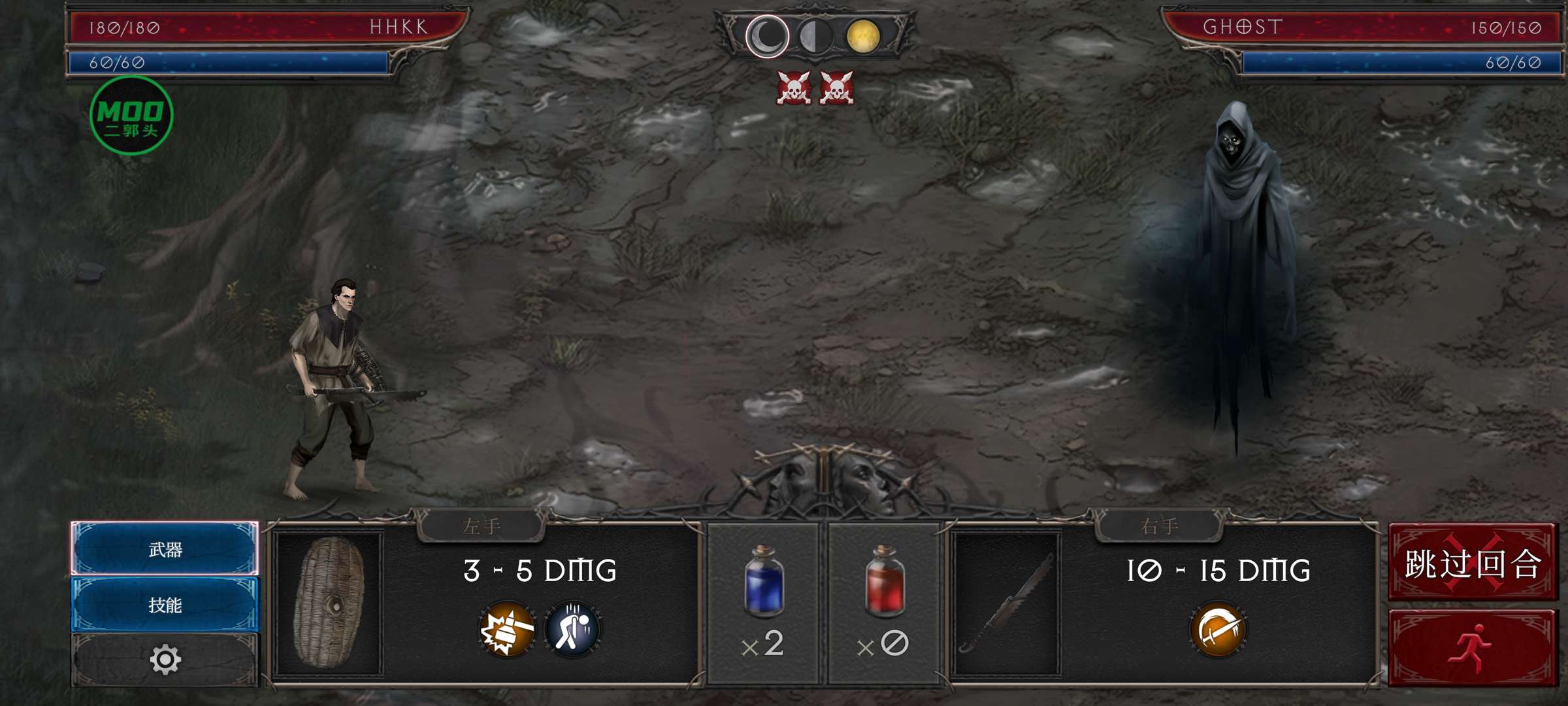Use the blue stagger skill icon
The height and width of the screenshot is (706, 1568).
pyautogui.click(x=572, y=630)
